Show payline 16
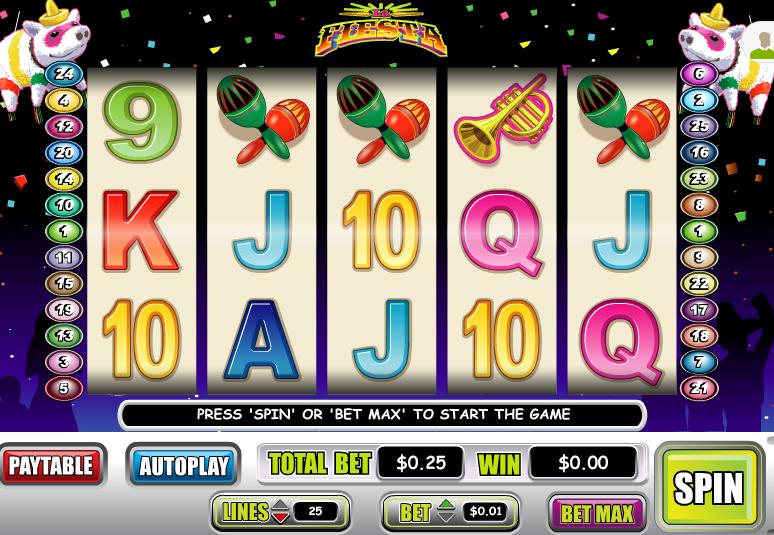The width and height of the screenshot is (774, 535). point(698,153)
